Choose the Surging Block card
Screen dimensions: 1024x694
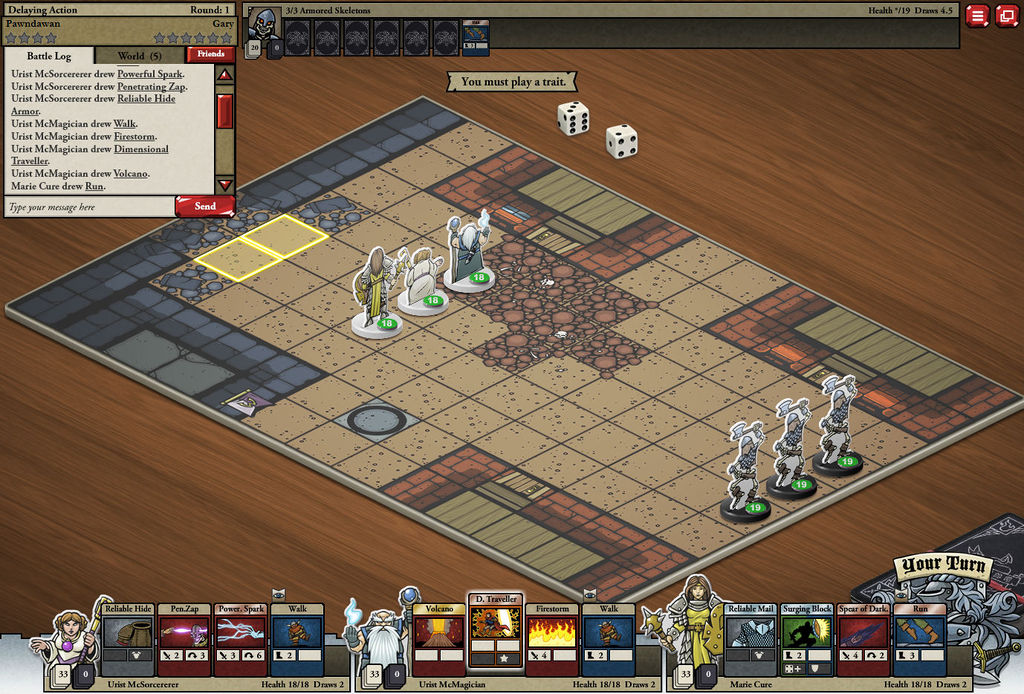[x=806, y=639]
